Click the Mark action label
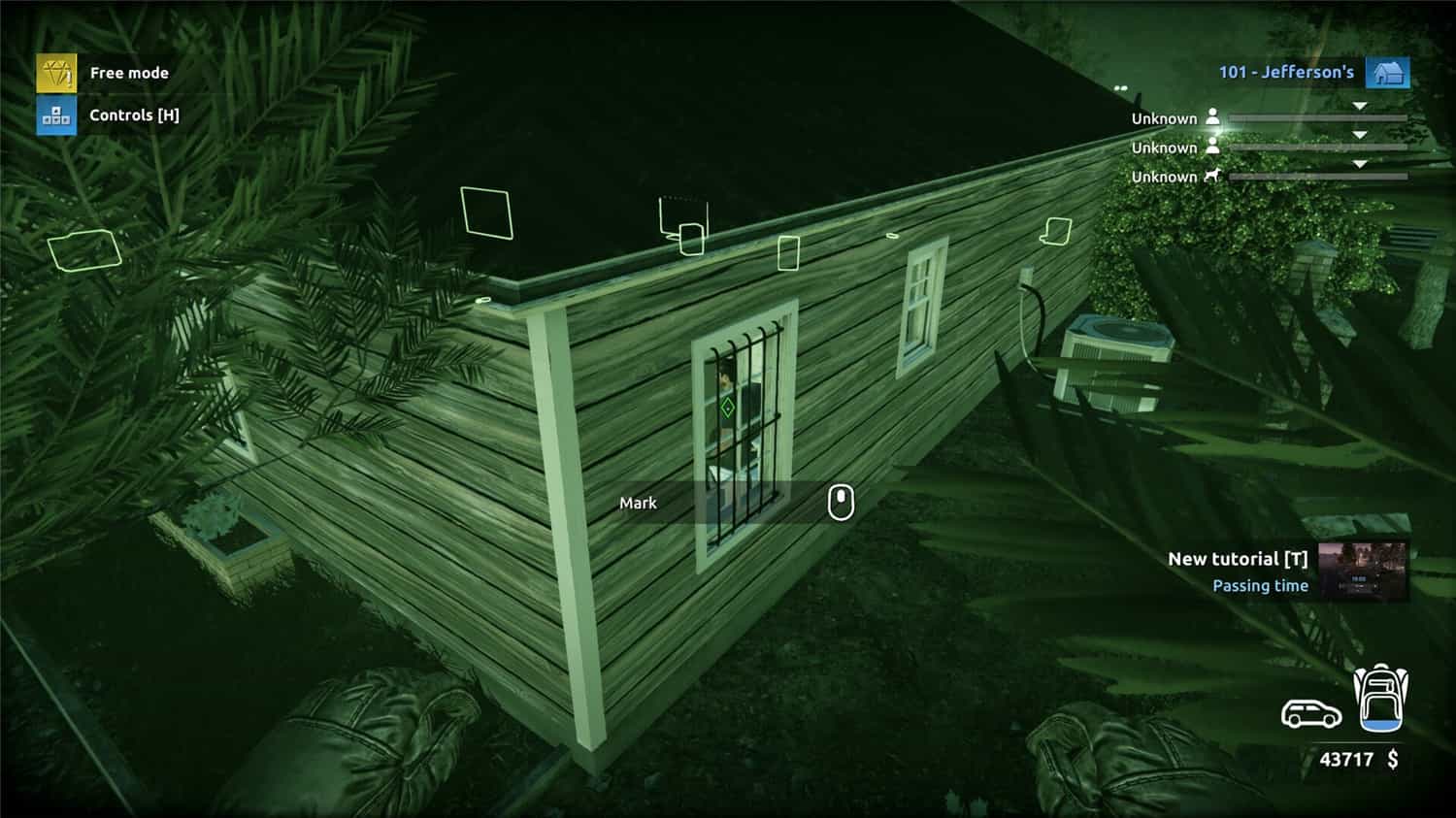Screen dimensions: 1456x818 (x=638, y=503)
